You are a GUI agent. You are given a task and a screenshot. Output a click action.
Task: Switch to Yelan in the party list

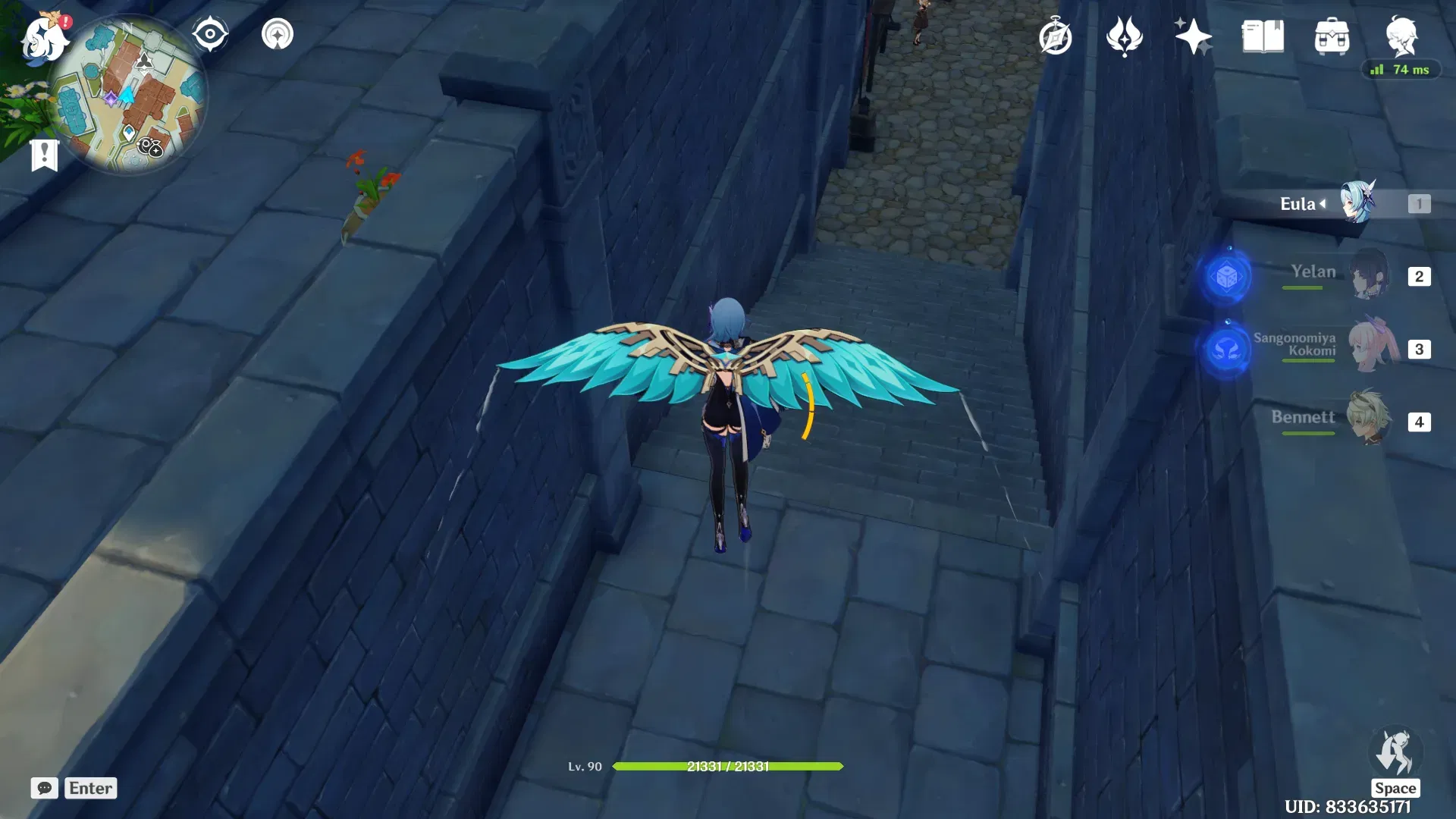(1370, 275)
